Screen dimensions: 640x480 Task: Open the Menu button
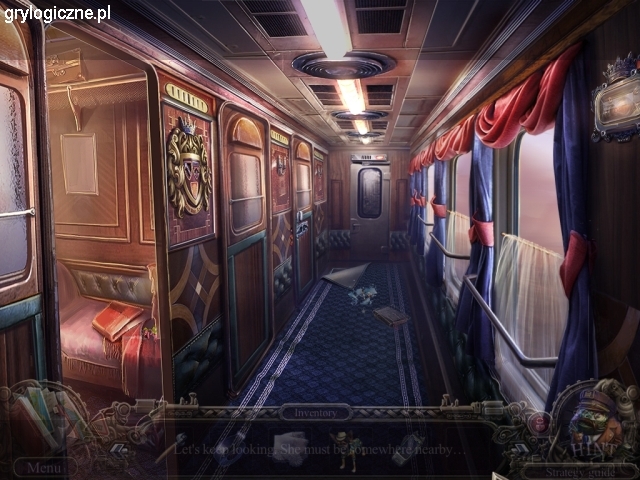(44, 467)
